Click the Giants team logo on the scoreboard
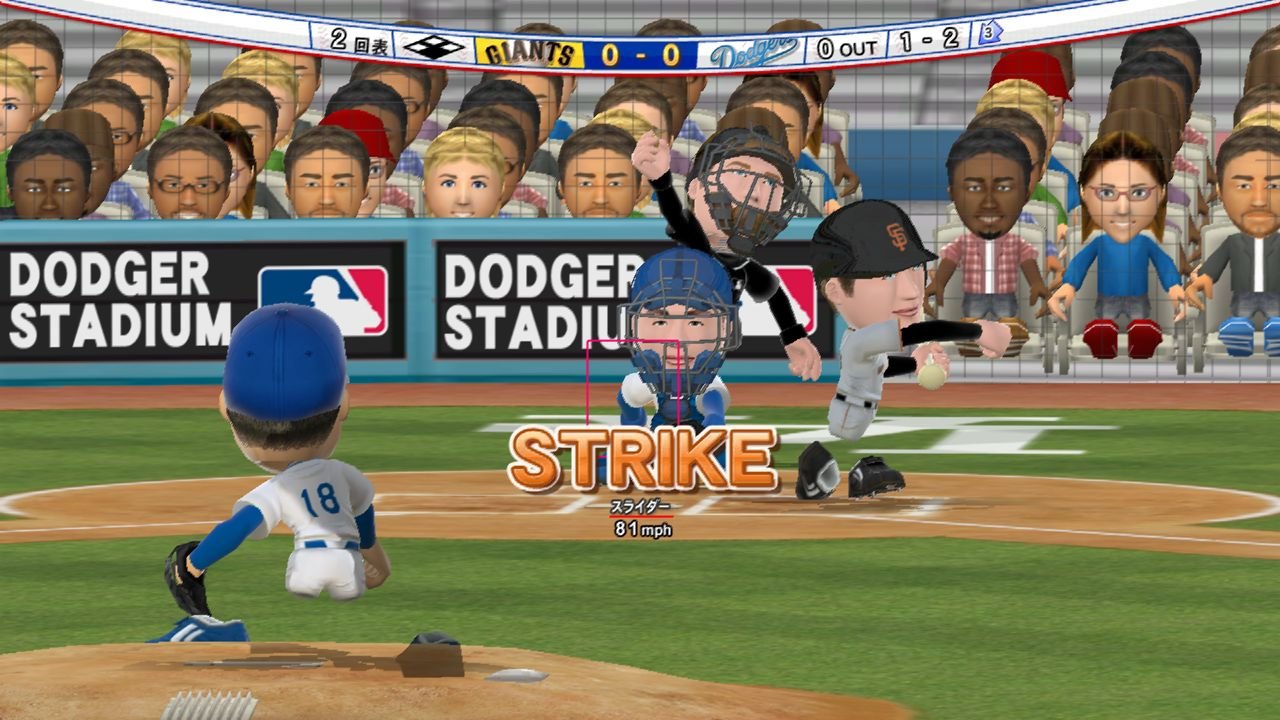This screenshot has width=1280, height=720. click(x=529, y=52)
